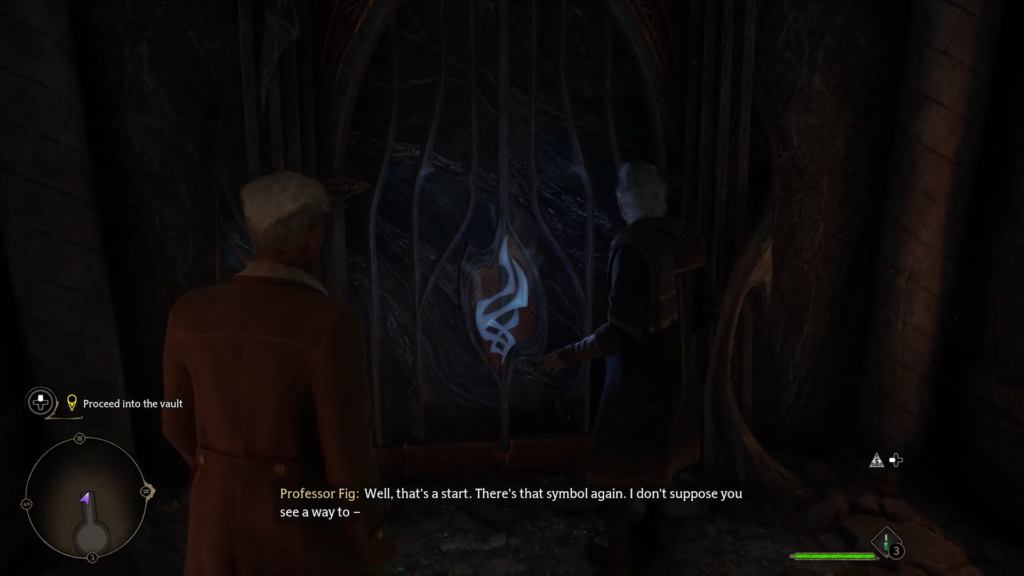The height and width of the screenshot is (576, 1024).
Task: Activate the triangle Revelio icon
Action: (x=876, y=461)
